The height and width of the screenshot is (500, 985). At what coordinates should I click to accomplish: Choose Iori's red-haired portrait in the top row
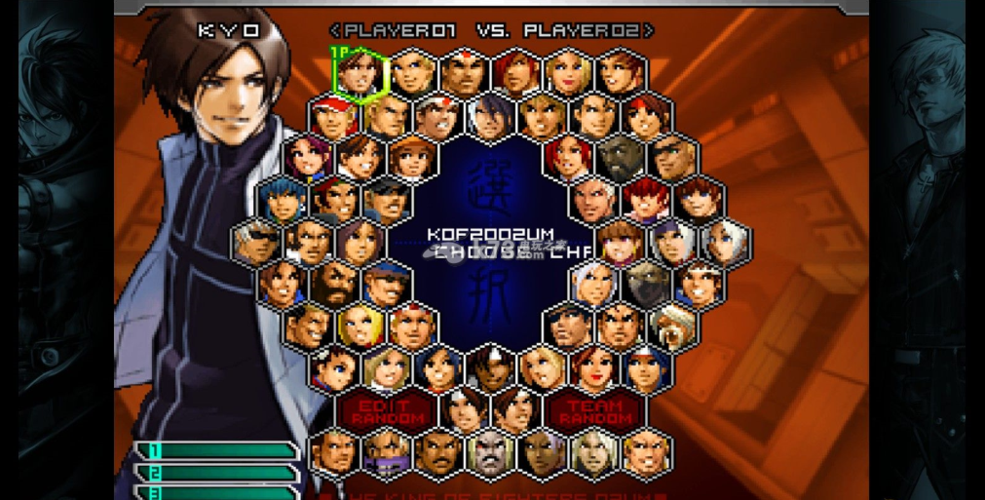[516, 72]
